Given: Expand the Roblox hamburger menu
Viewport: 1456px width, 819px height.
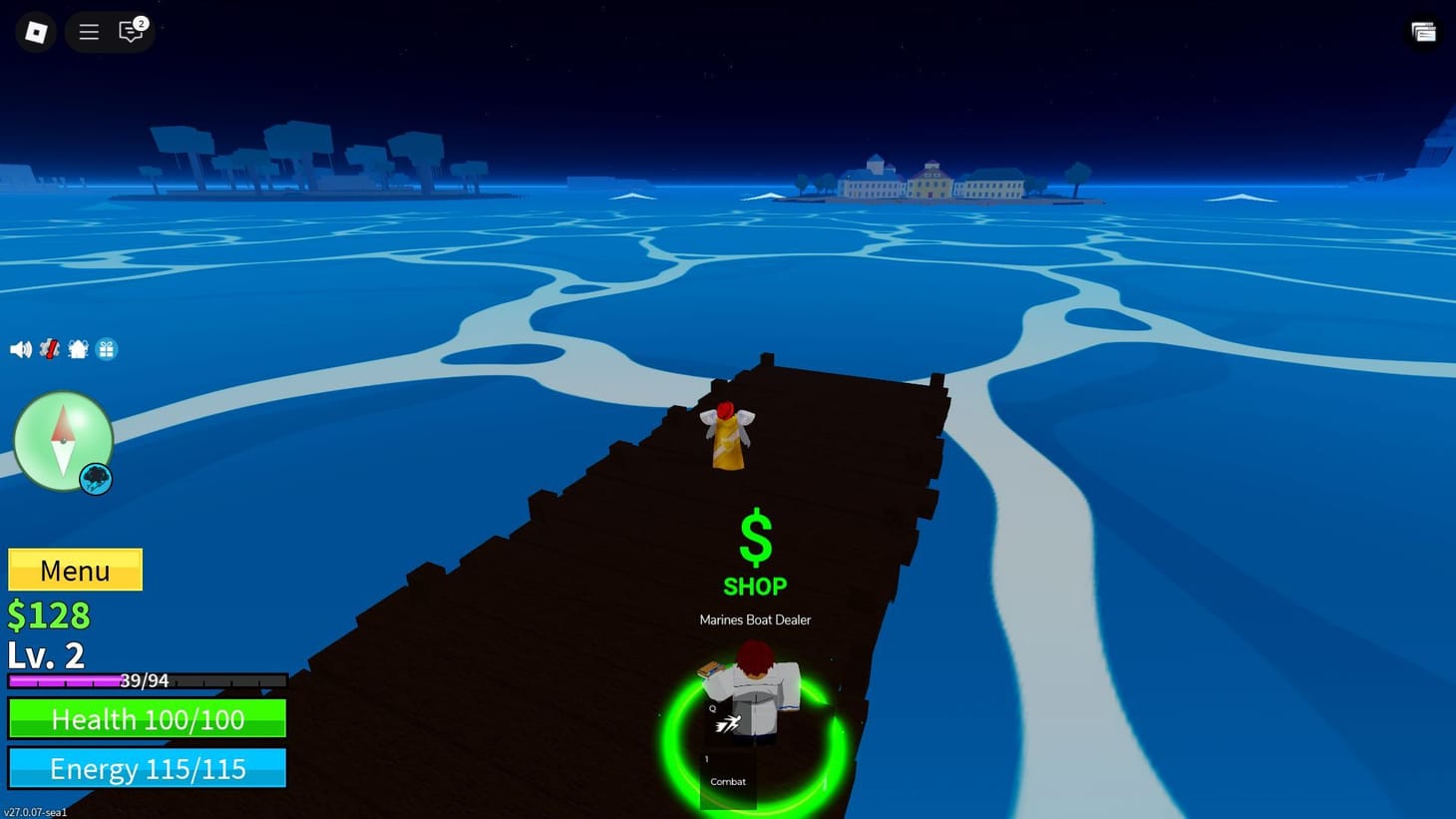Looking at the screenshot, I should click(x=88, y=31).
